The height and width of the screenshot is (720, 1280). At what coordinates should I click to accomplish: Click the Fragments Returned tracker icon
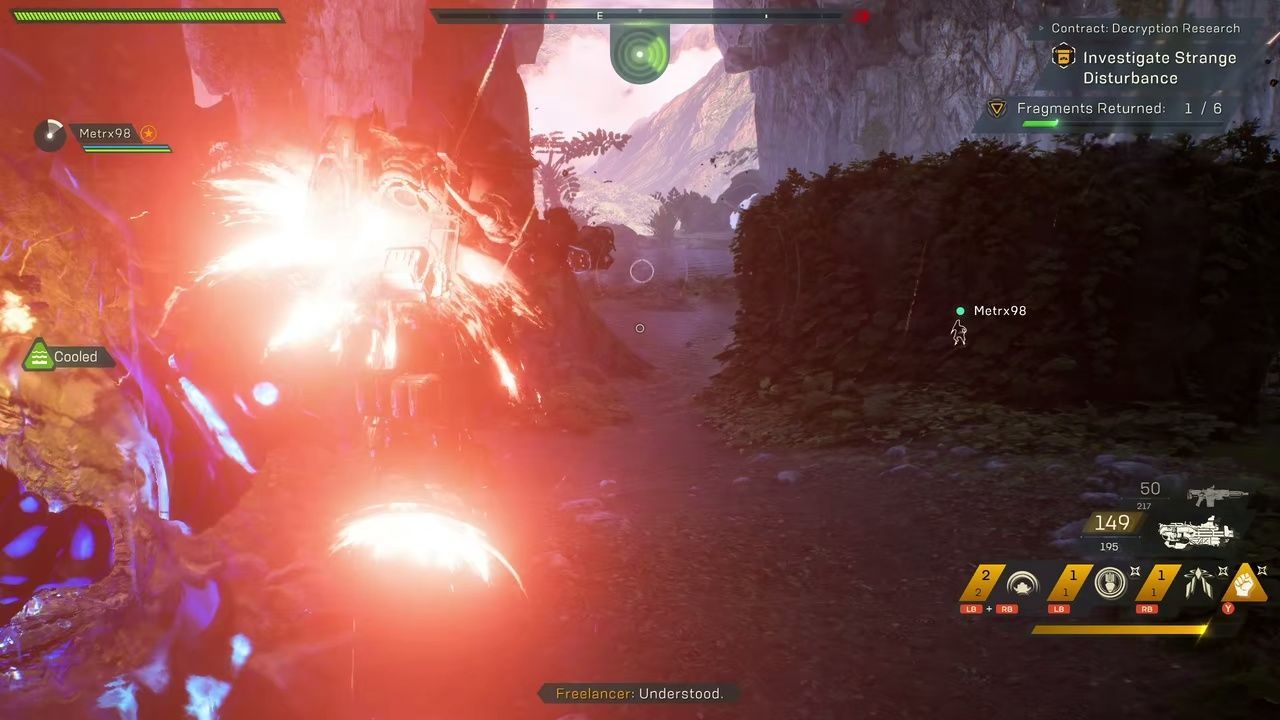[997, 109]
